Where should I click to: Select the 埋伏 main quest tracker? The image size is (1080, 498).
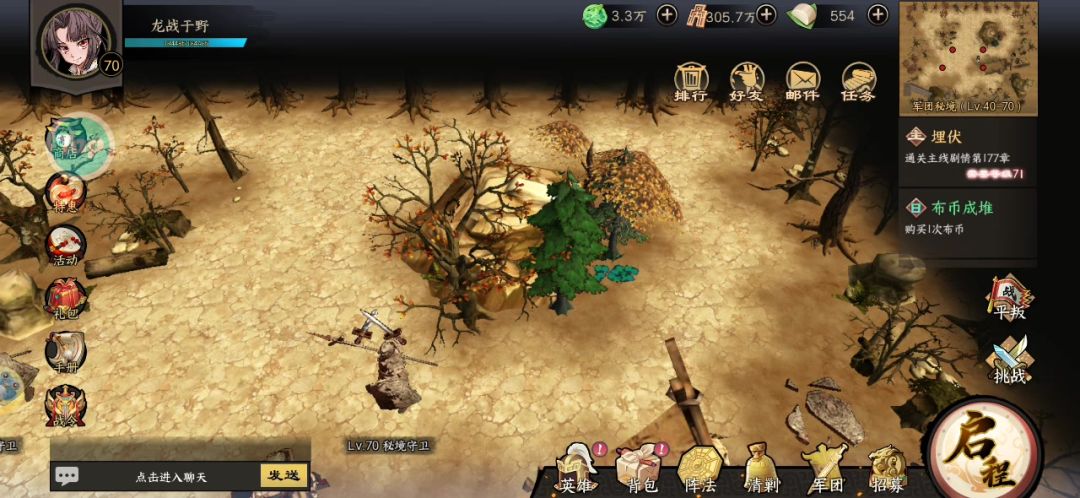point(966,153)
